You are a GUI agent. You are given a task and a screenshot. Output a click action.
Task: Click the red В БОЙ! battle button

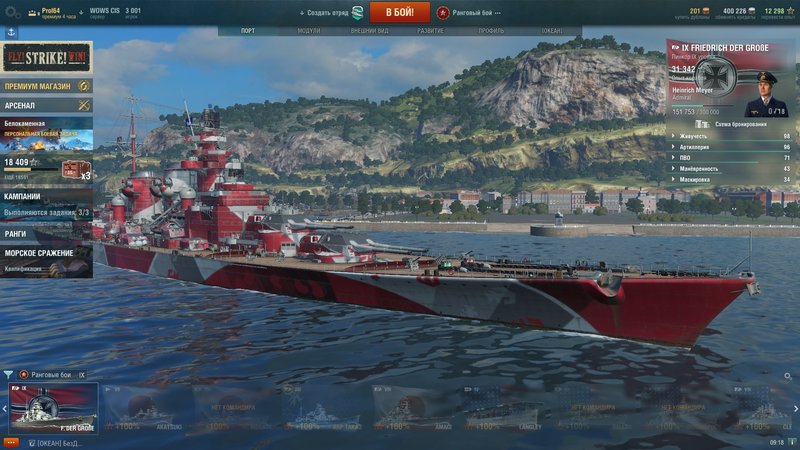[x=400, y=12]
